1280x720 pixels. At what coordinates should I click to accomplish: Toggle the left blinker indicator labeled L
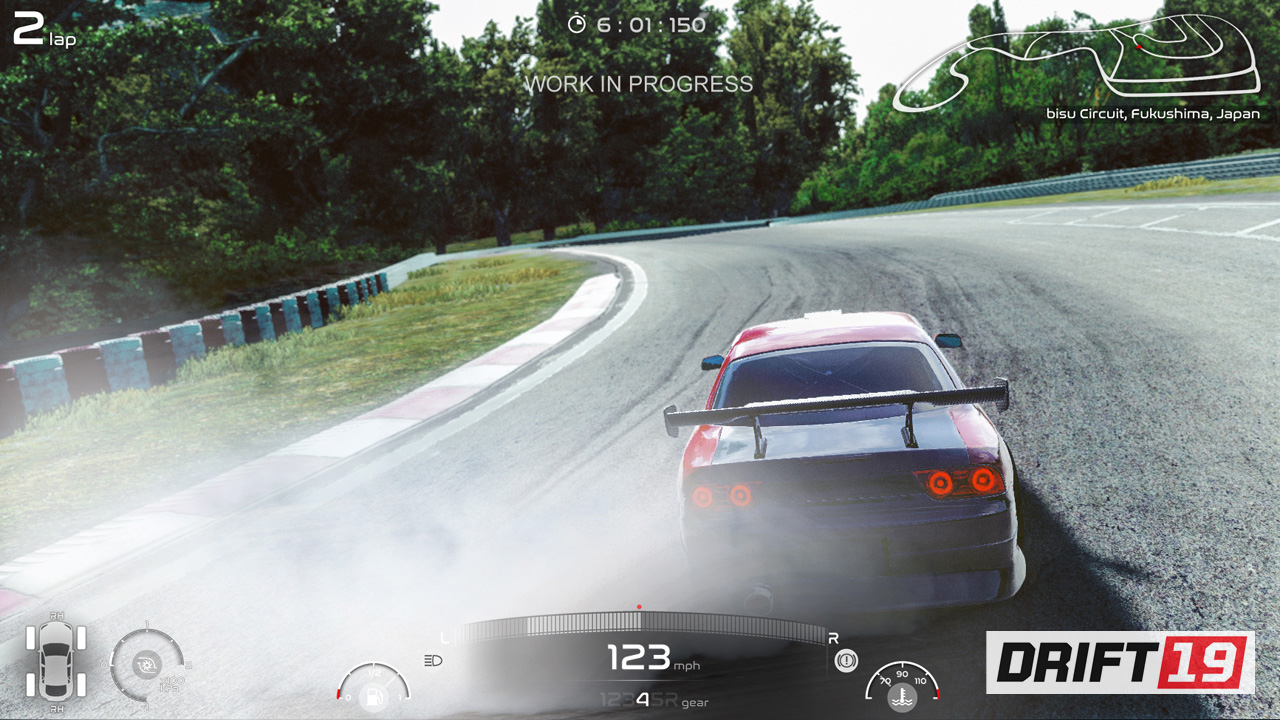point(443,637)
